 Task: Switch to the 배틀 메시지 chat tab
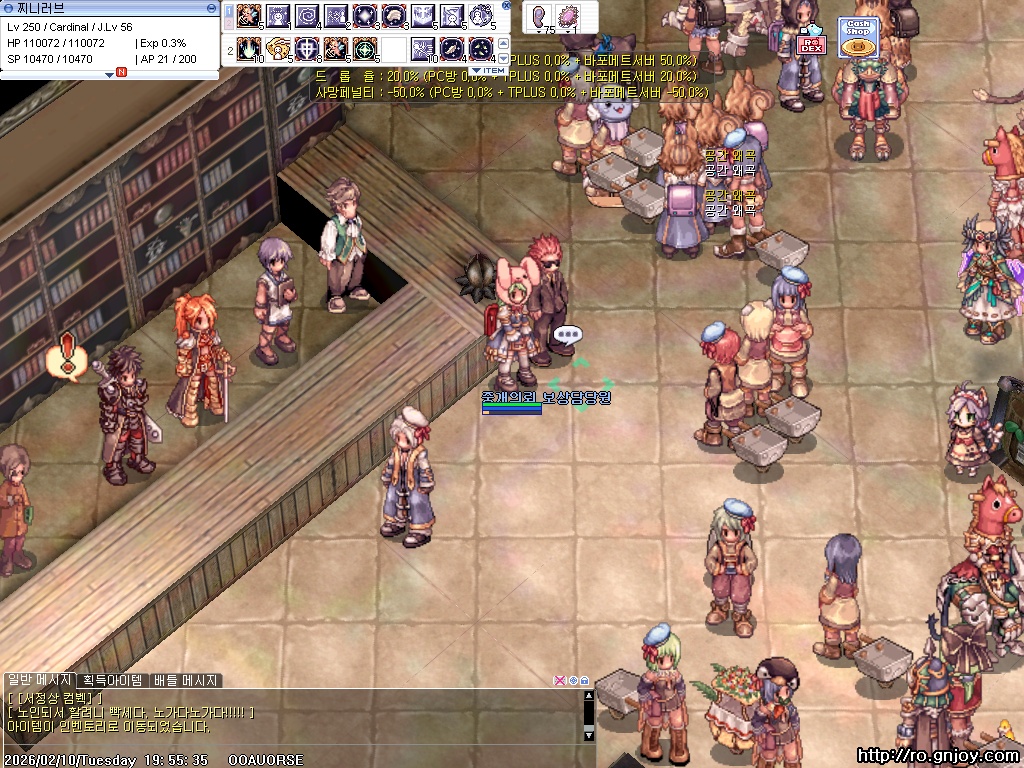(185, 680)
